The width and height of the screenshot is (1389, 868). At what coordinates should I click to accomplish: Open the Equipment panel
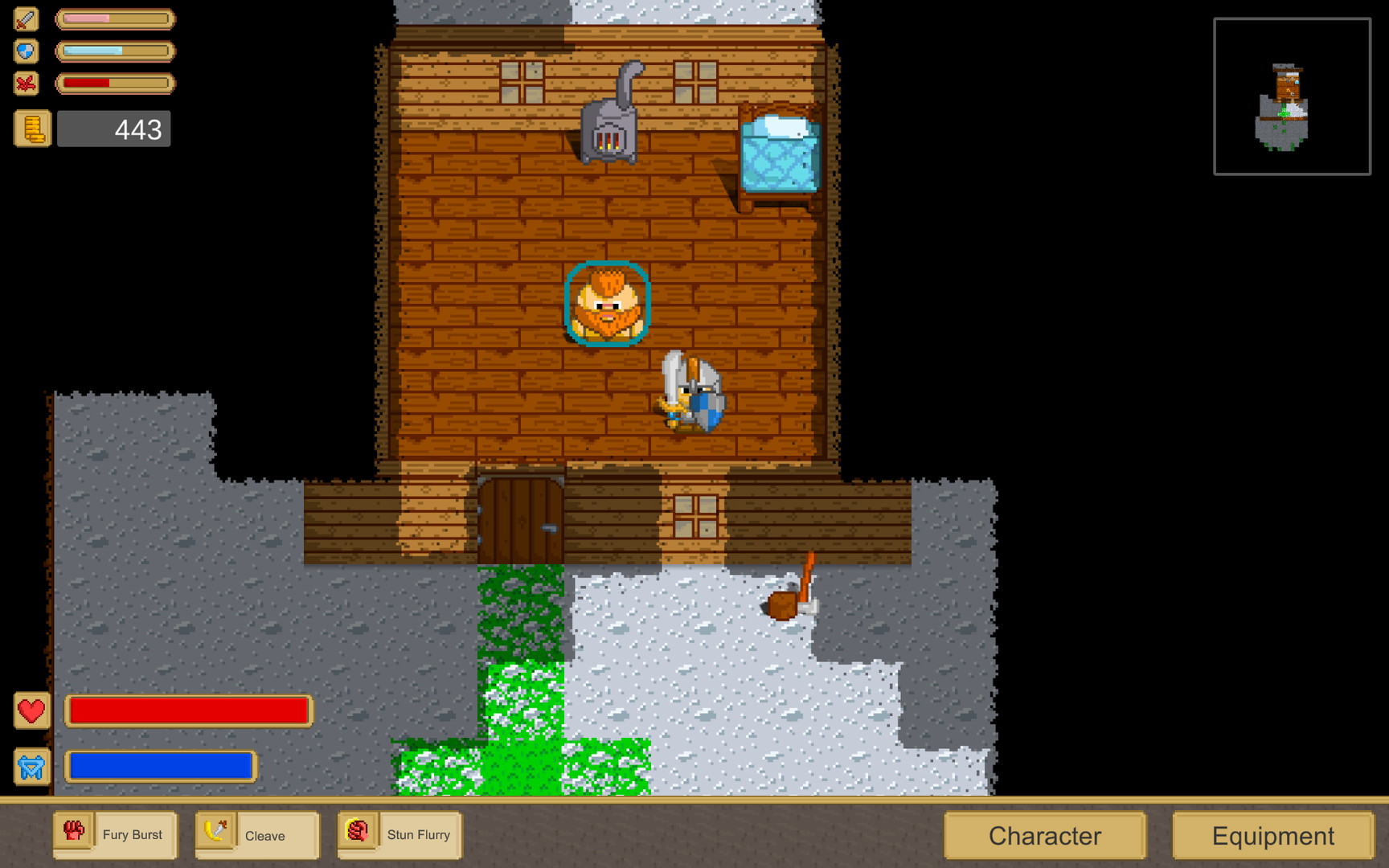click(1272, 835)
